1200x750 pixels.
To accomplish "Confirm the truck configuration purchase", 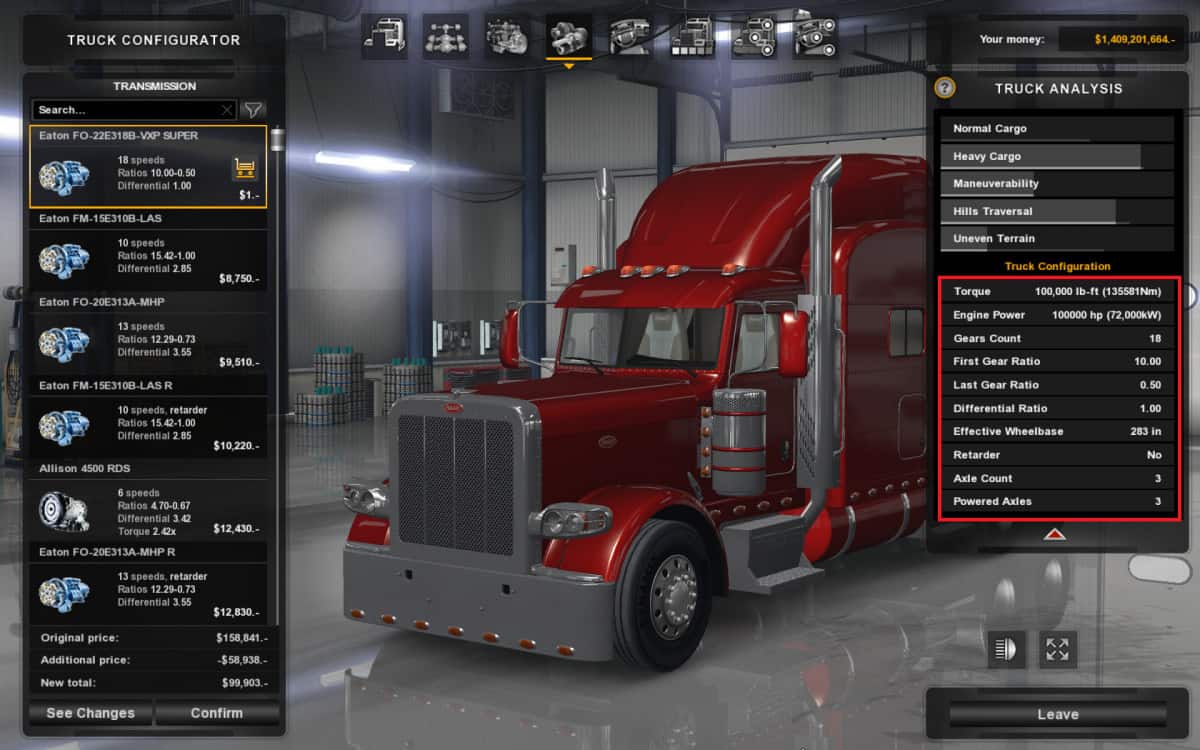I will point(216,713).
